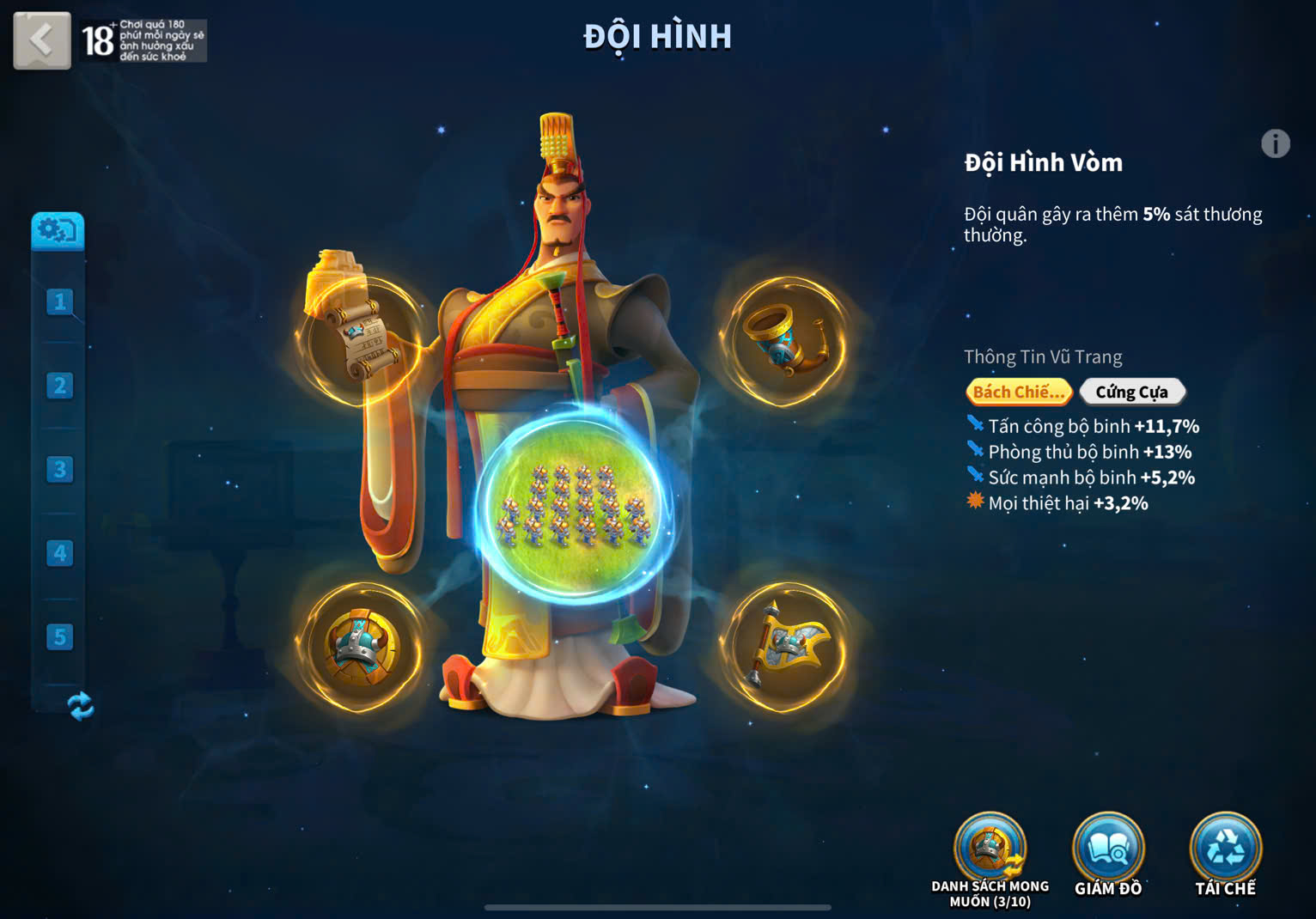Open the formation info button

point(1275,143)
